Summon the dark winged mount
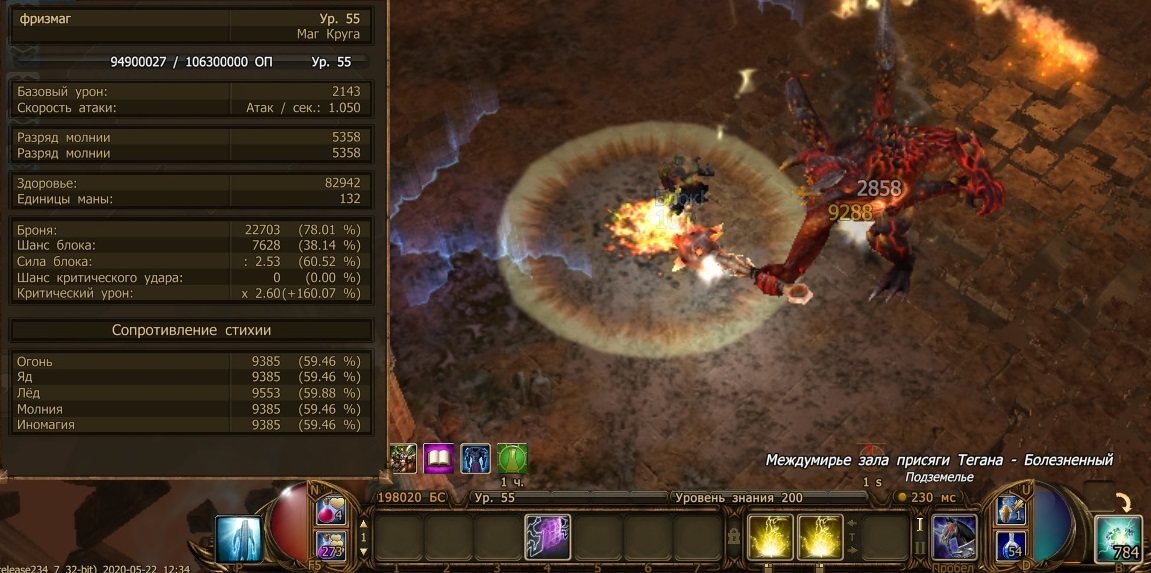1151x573 pixels. pos(954,537)
